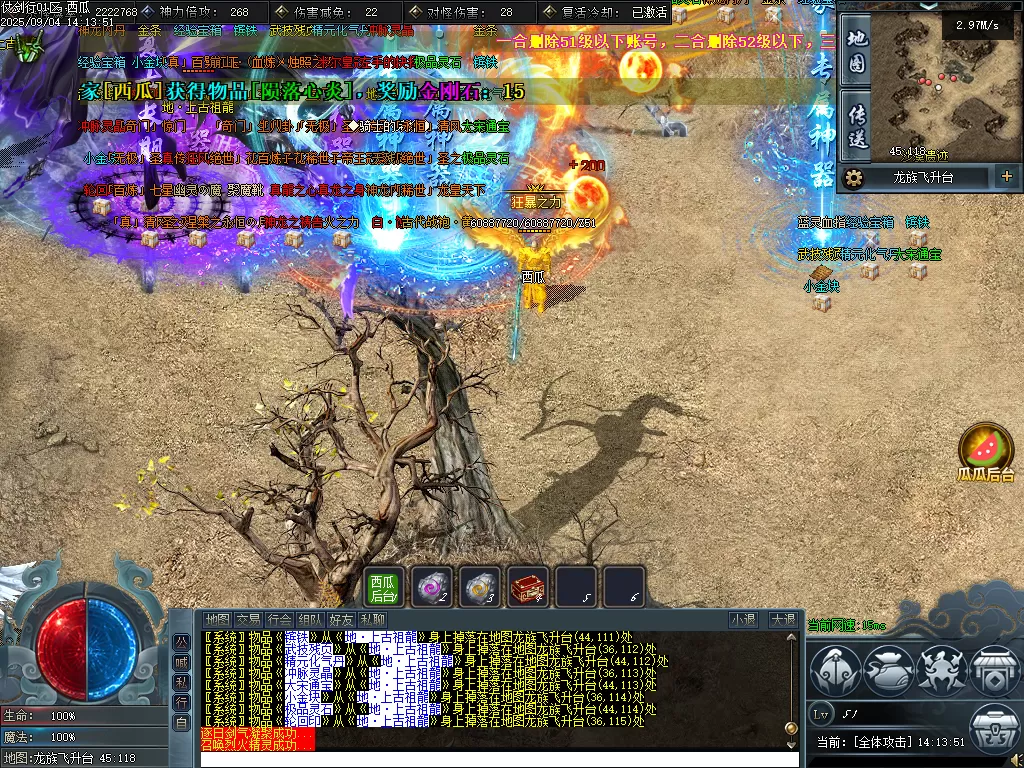Switch to the 好友 friends chat tab
Viewport: 1024px width, 768px height.
(x=341, y=620)
